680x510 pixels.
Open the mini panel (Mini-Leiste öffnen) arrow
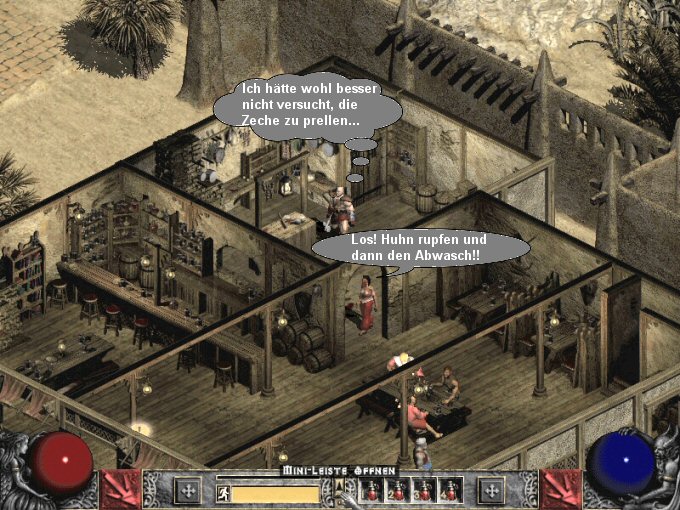339,486
